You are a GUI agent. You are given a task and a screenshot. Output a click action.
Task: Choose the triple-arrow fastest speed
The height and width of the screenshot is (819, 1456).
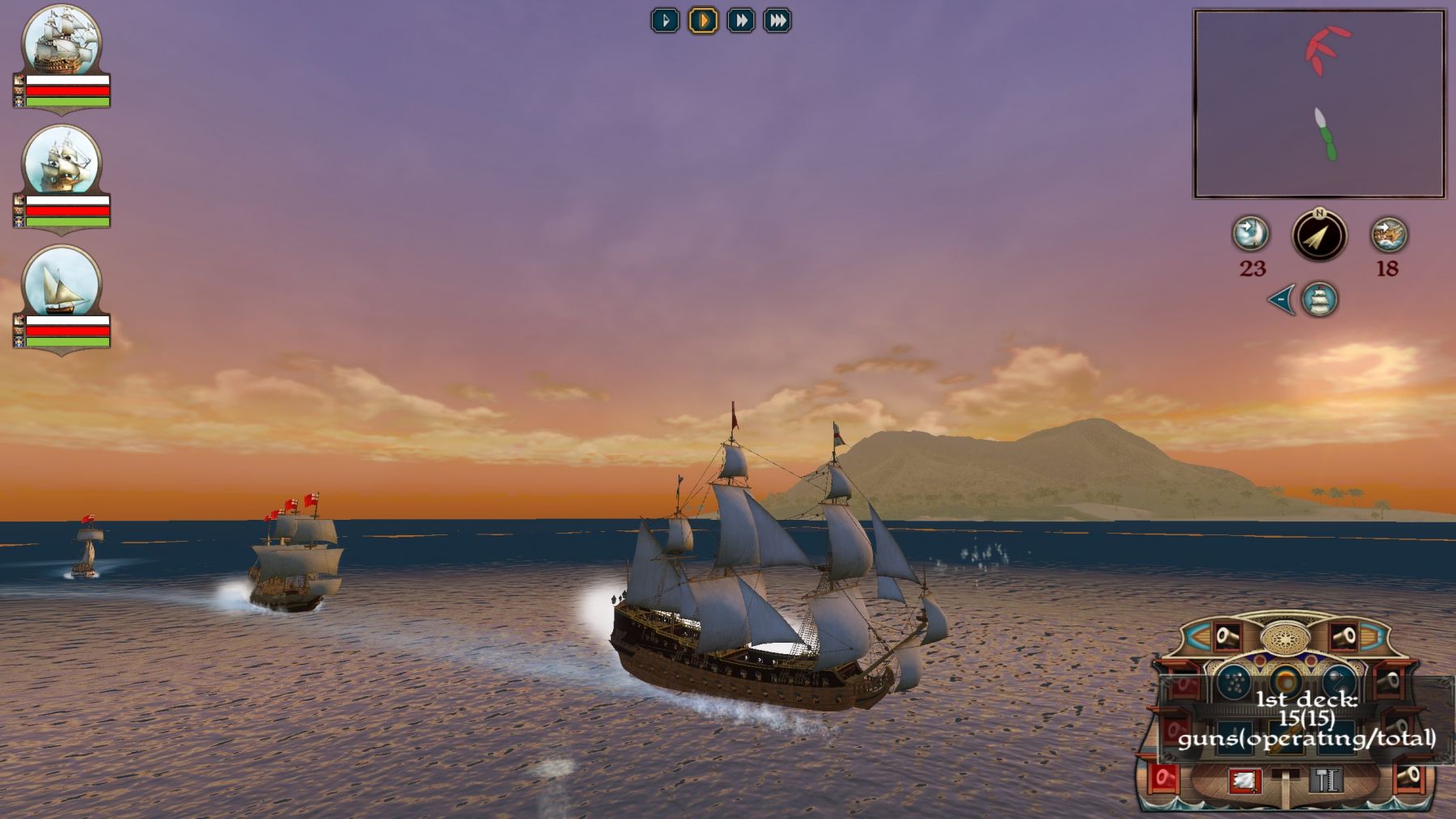[777, 20]
